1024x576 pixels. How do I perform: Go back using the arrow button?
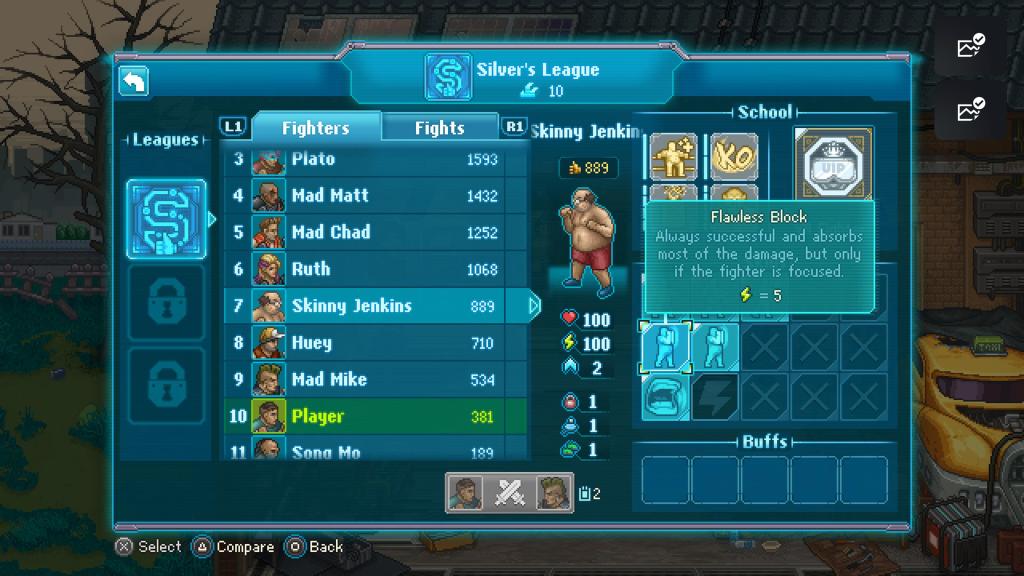[x=134, y=82]
